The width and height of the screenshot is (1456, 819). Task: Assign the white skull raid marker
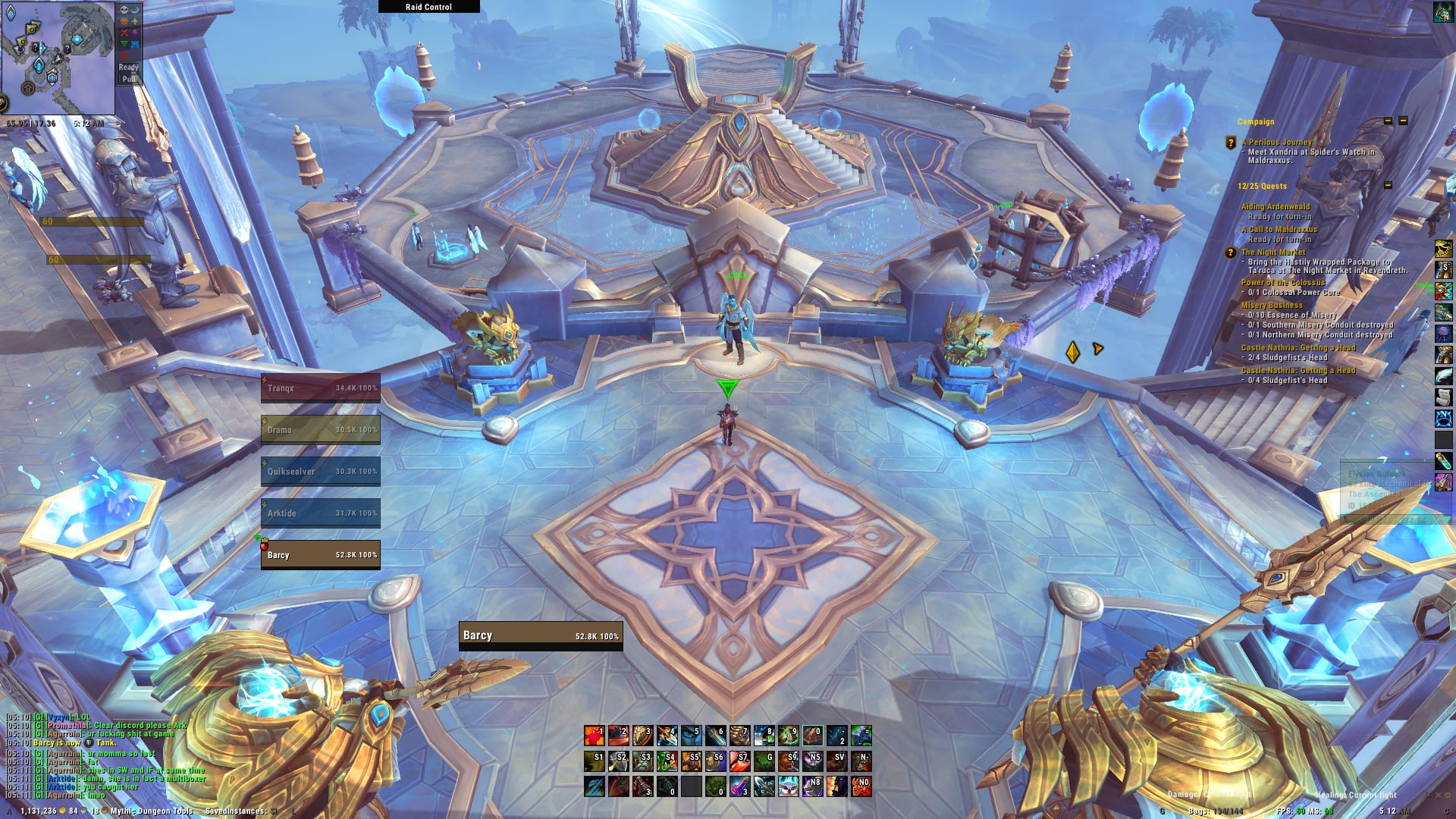124,10
